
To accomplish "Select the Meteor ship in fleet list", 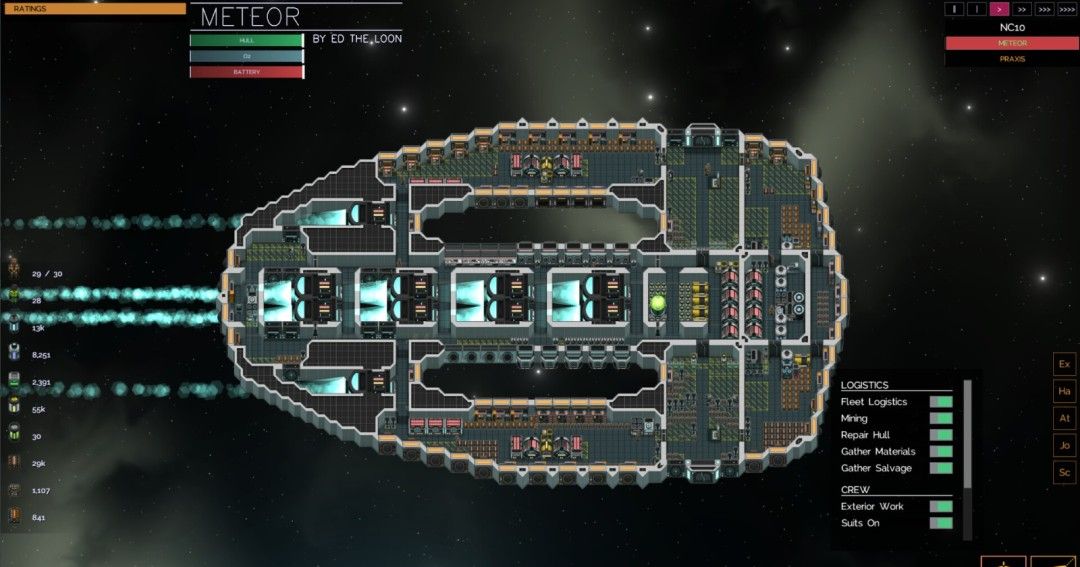I will pyautogui.click(x=1011, y=43).
